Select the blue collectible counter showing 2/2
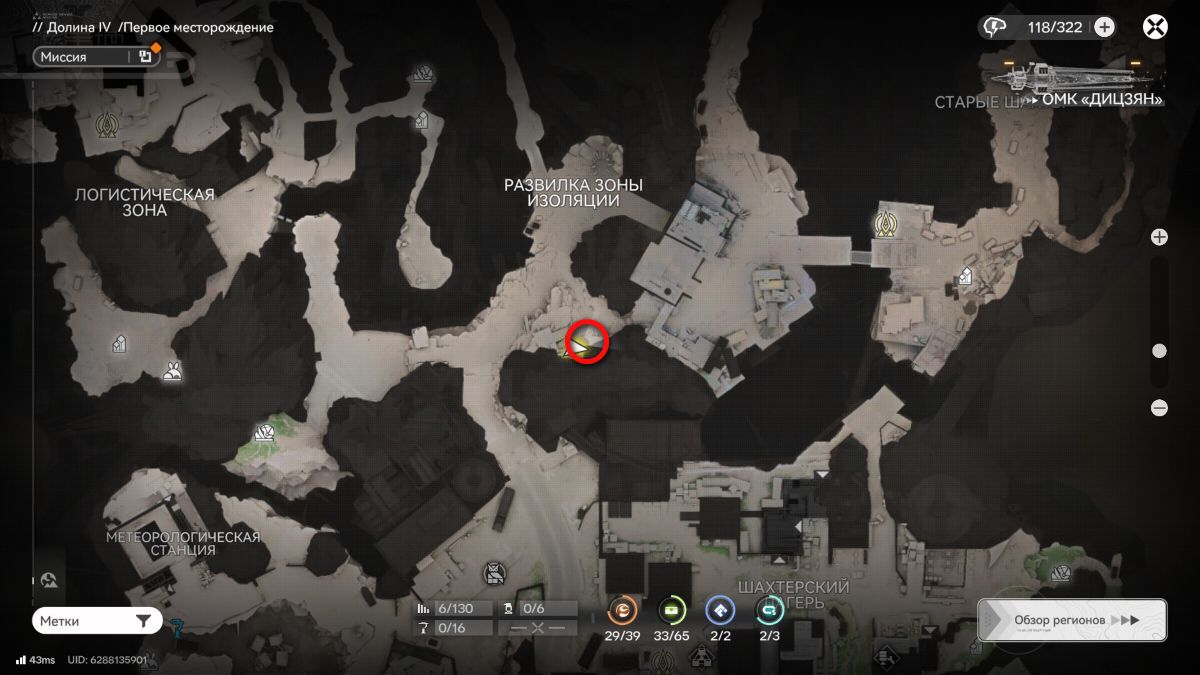The width and height of the screenshot is (1200, 675). [720, 608]
